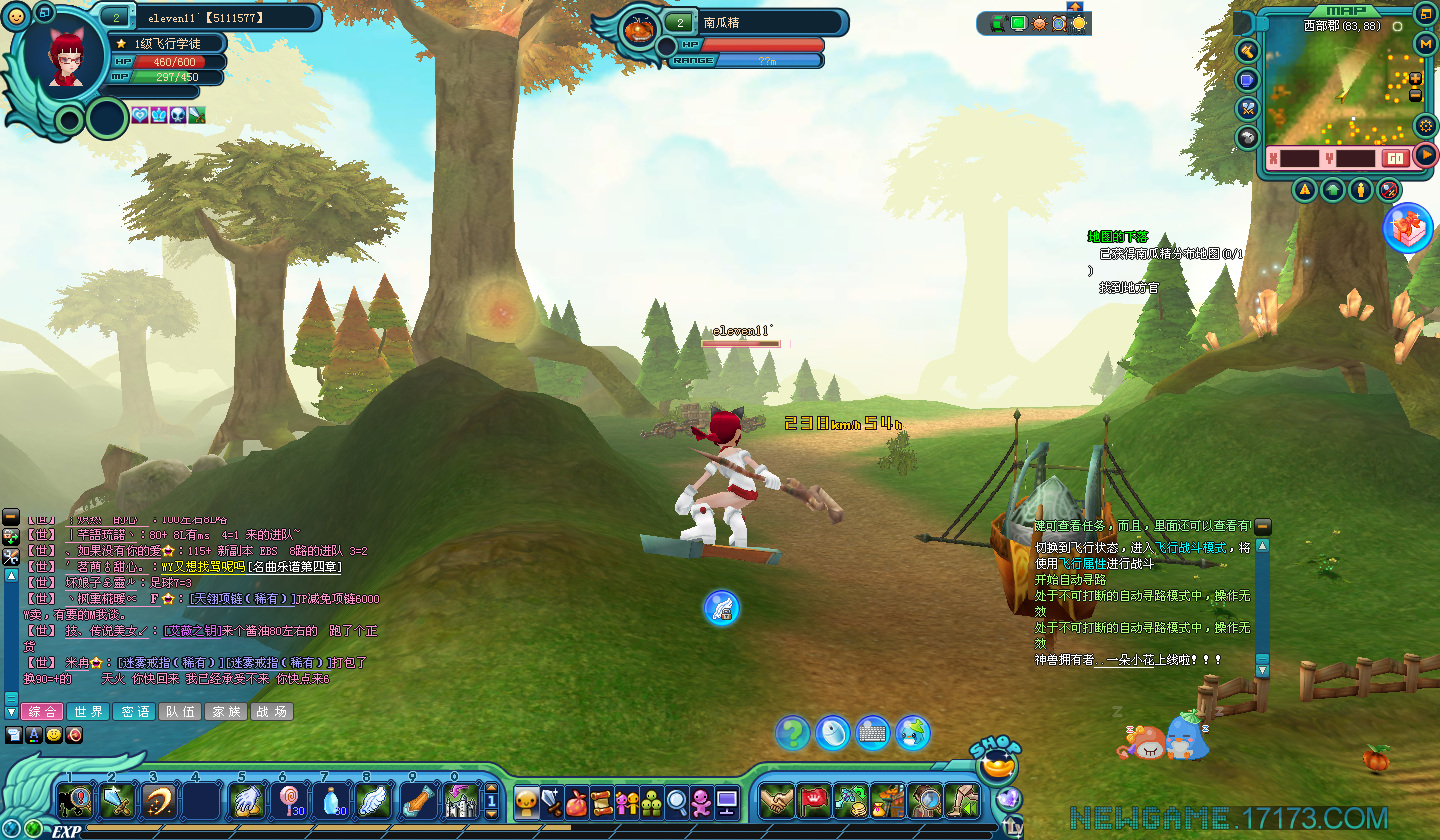Show the 战场 battlefield chat tab
This screenshot has height=840, width=1440.
pyautogui.click(x=270, y=712)
